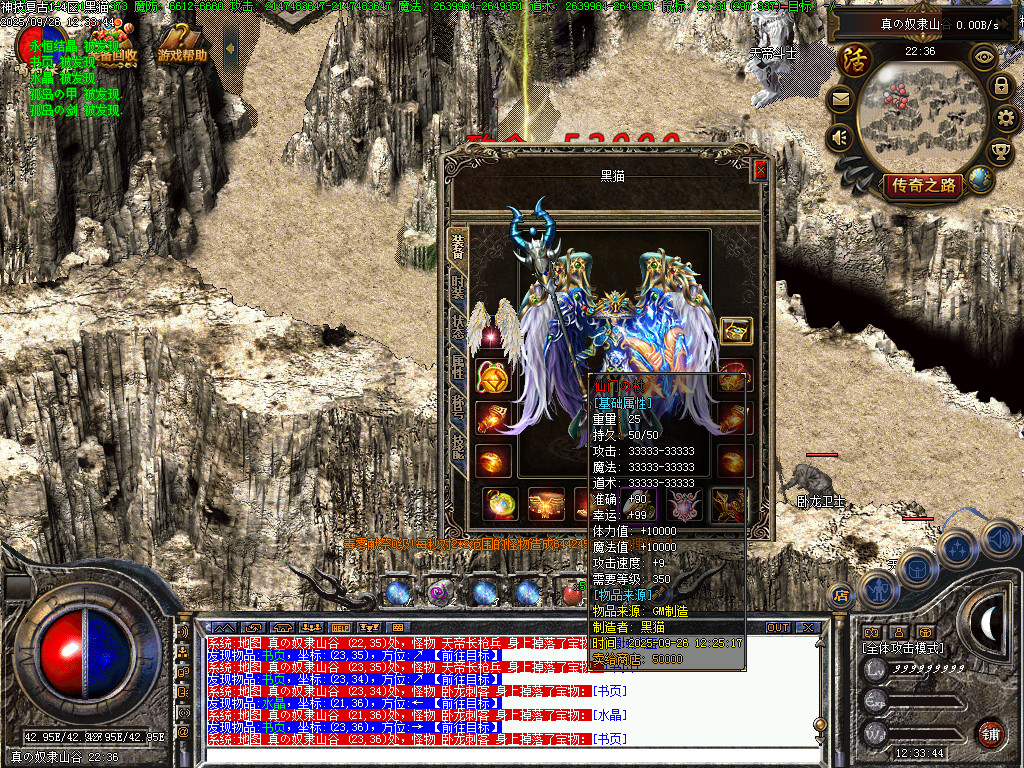Click the OUT button above chat
Screen dimensions: 1024x768
778,627
